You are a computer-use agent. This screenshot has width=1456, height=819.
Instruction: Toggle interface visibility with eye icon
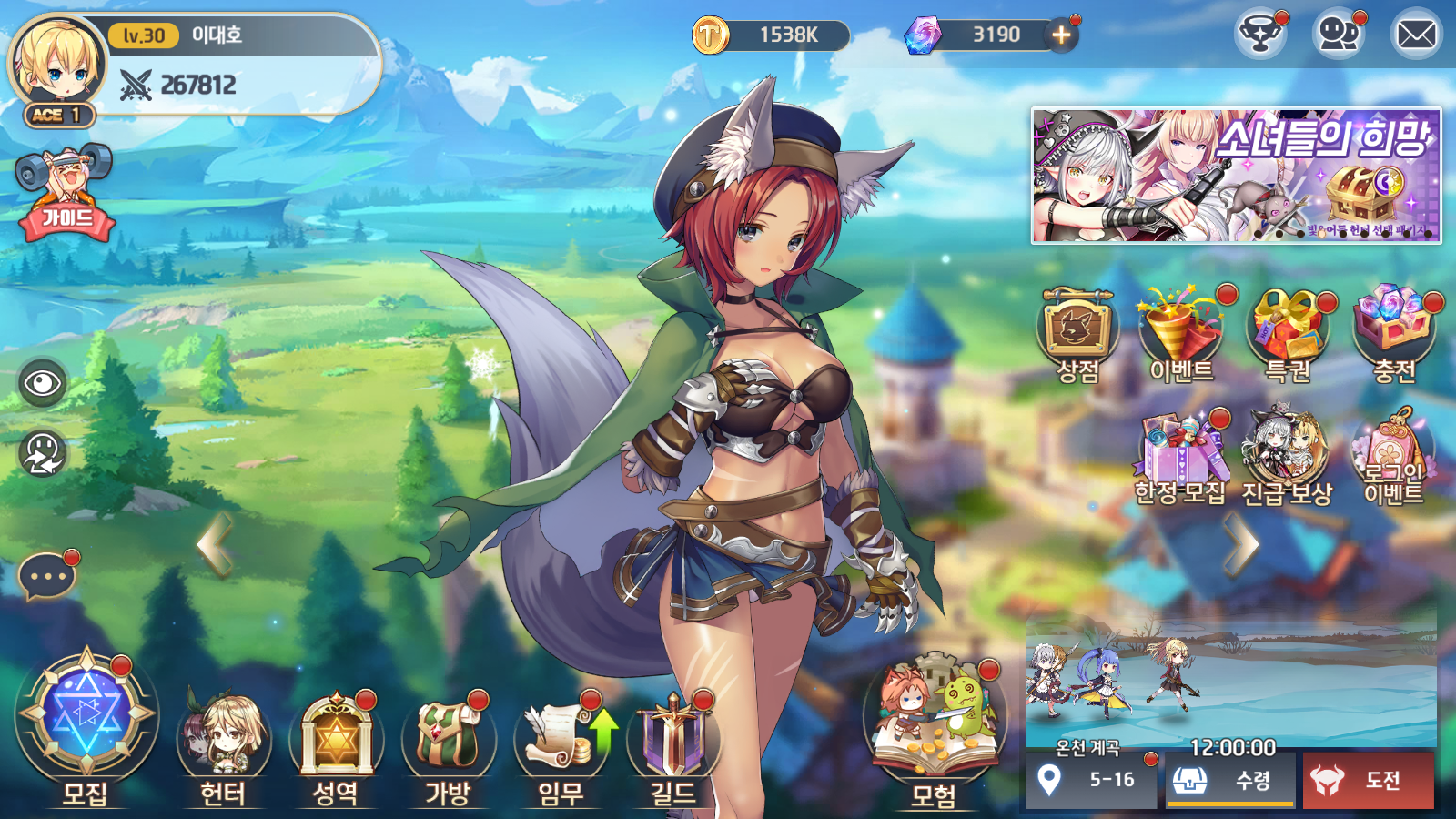pyautogui.click(x=43, y=383)
